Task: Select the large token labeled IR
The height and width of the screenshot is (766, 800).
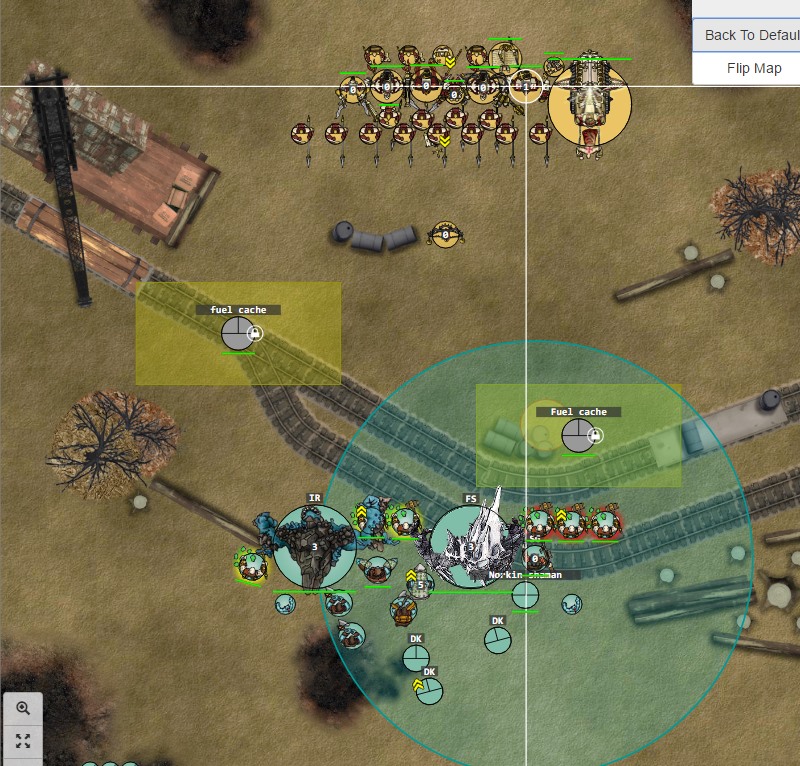Action: (x=314, y=546)
